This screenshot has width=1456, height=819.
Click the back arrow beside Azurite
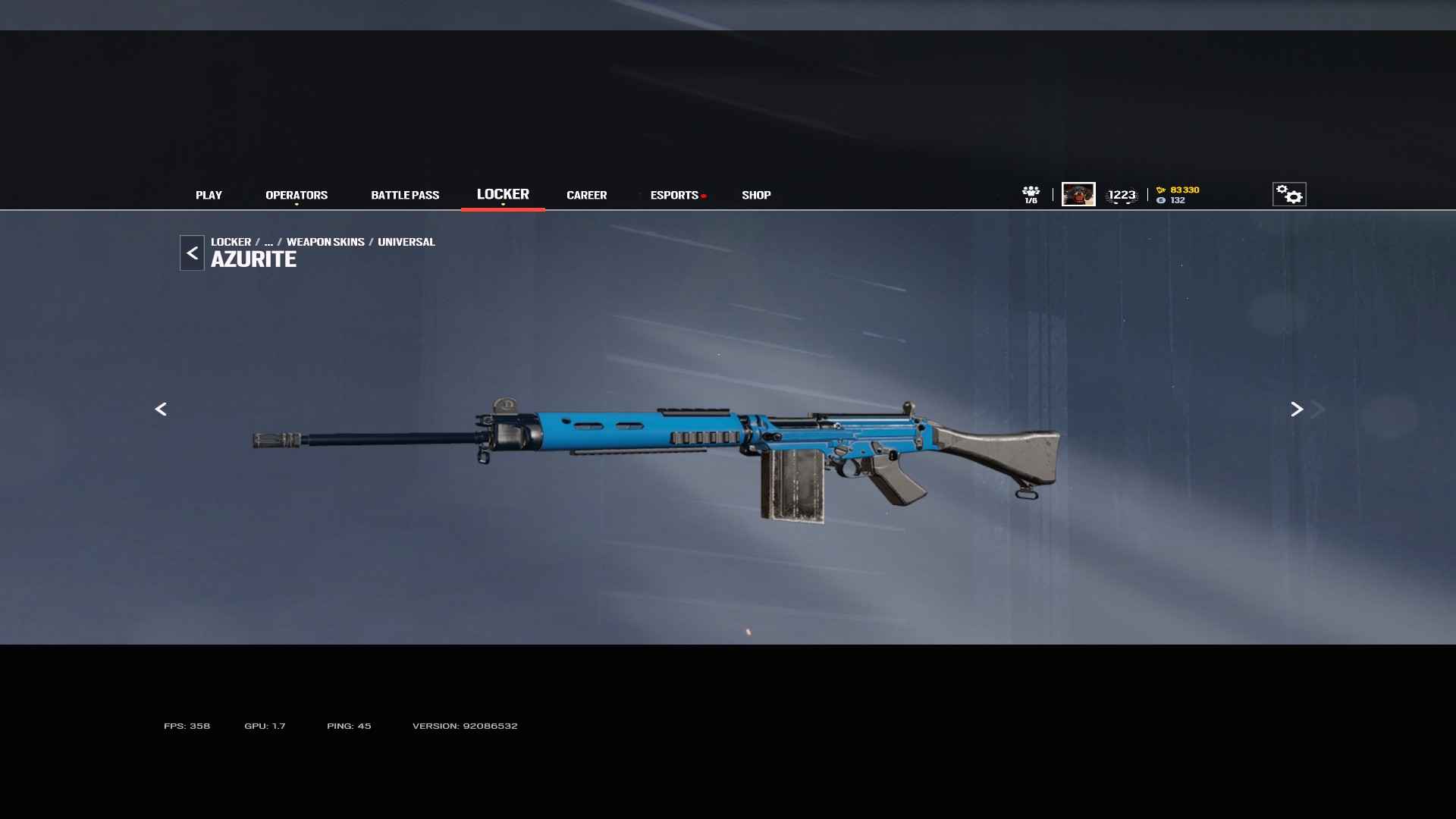coord(192,253)
